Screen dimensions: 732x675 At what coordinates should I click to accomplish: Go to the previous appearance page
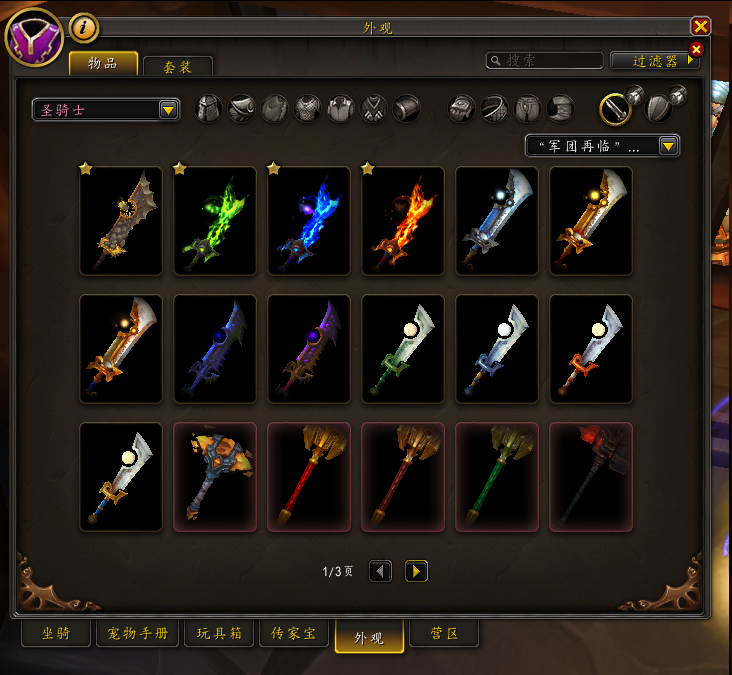(380, 571)
